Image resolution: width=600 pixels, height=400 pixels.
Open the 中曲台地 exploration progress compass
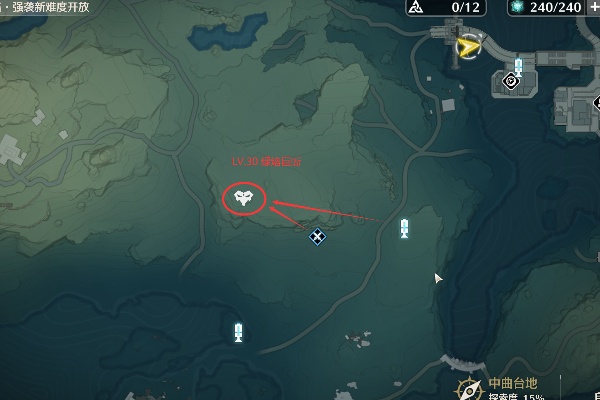(x=468, y=389)
